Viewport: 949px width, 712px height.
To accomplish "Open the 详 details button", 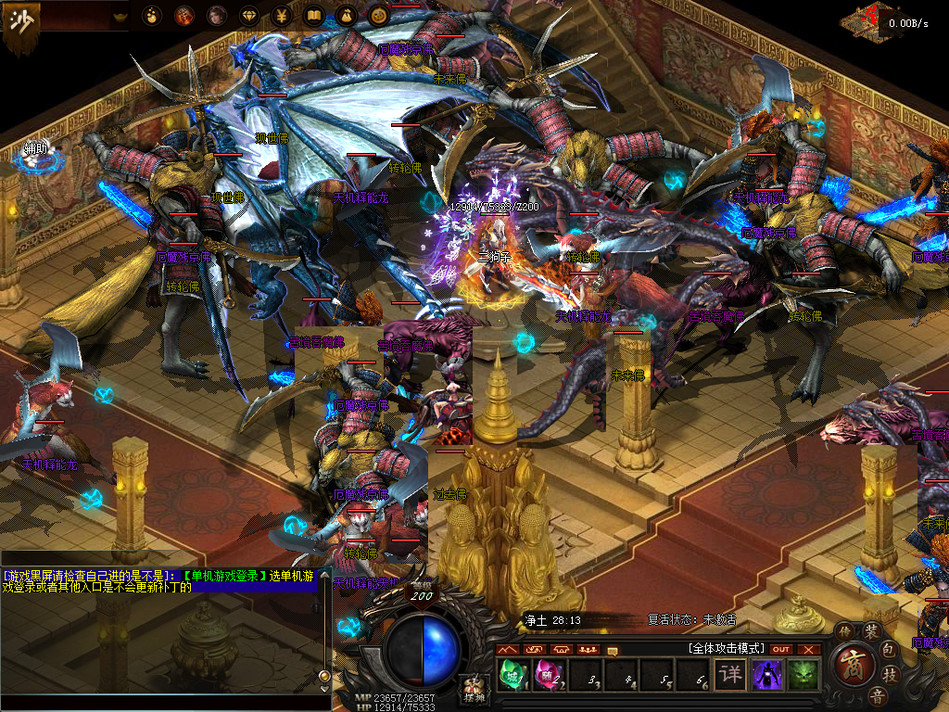I will 732,674.
